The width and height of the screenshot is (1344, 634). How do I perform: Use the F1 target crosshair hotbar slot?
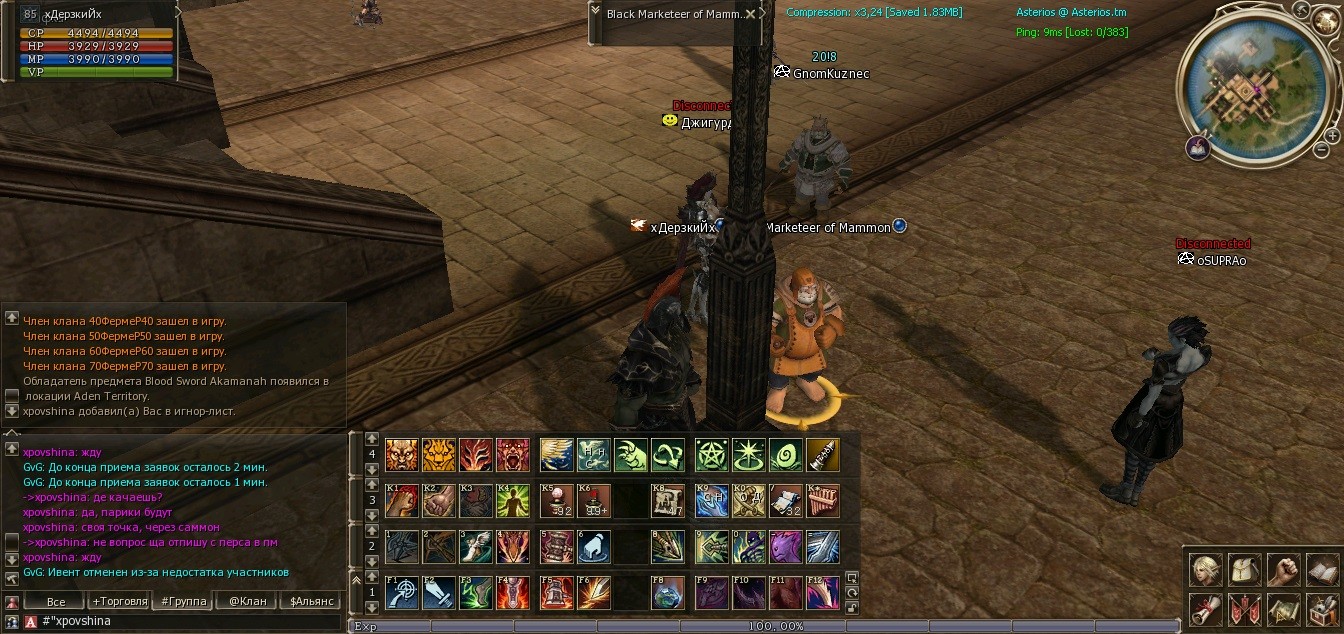tap(401, 592)
